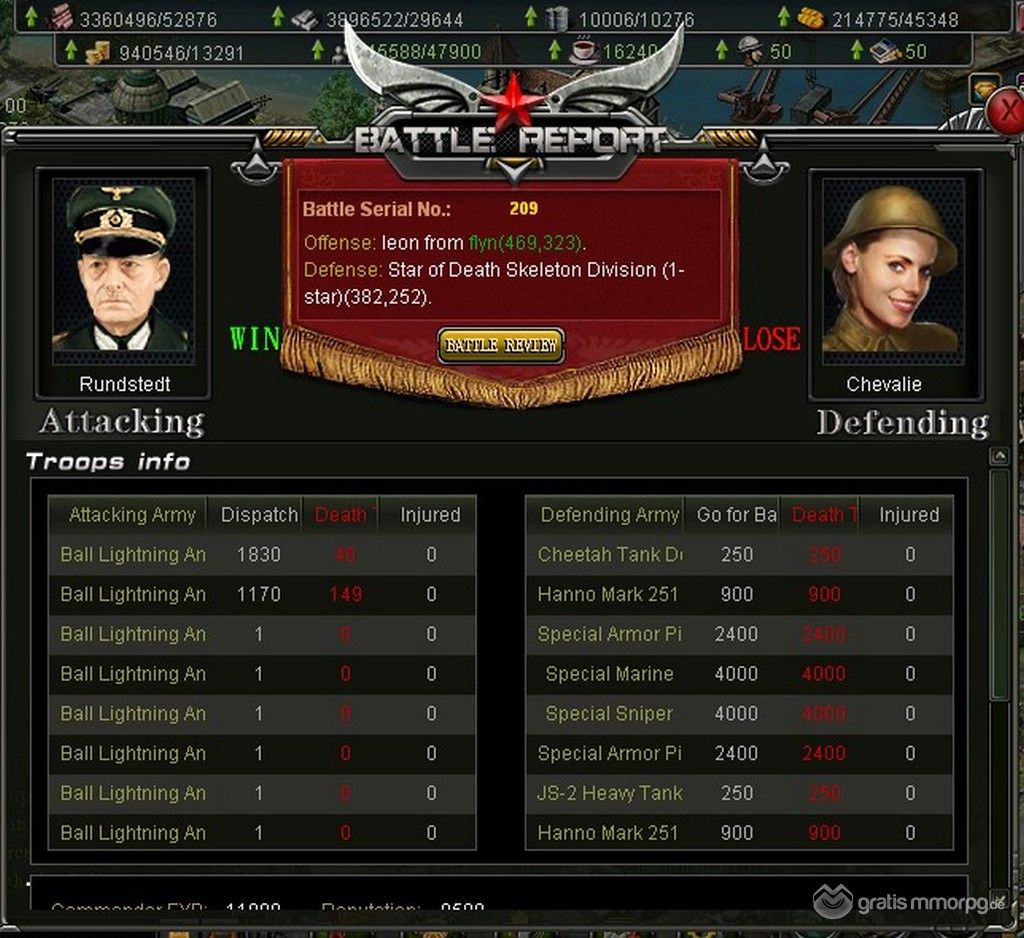Choose the Special Marine defending row

click(x=610, y=674)
